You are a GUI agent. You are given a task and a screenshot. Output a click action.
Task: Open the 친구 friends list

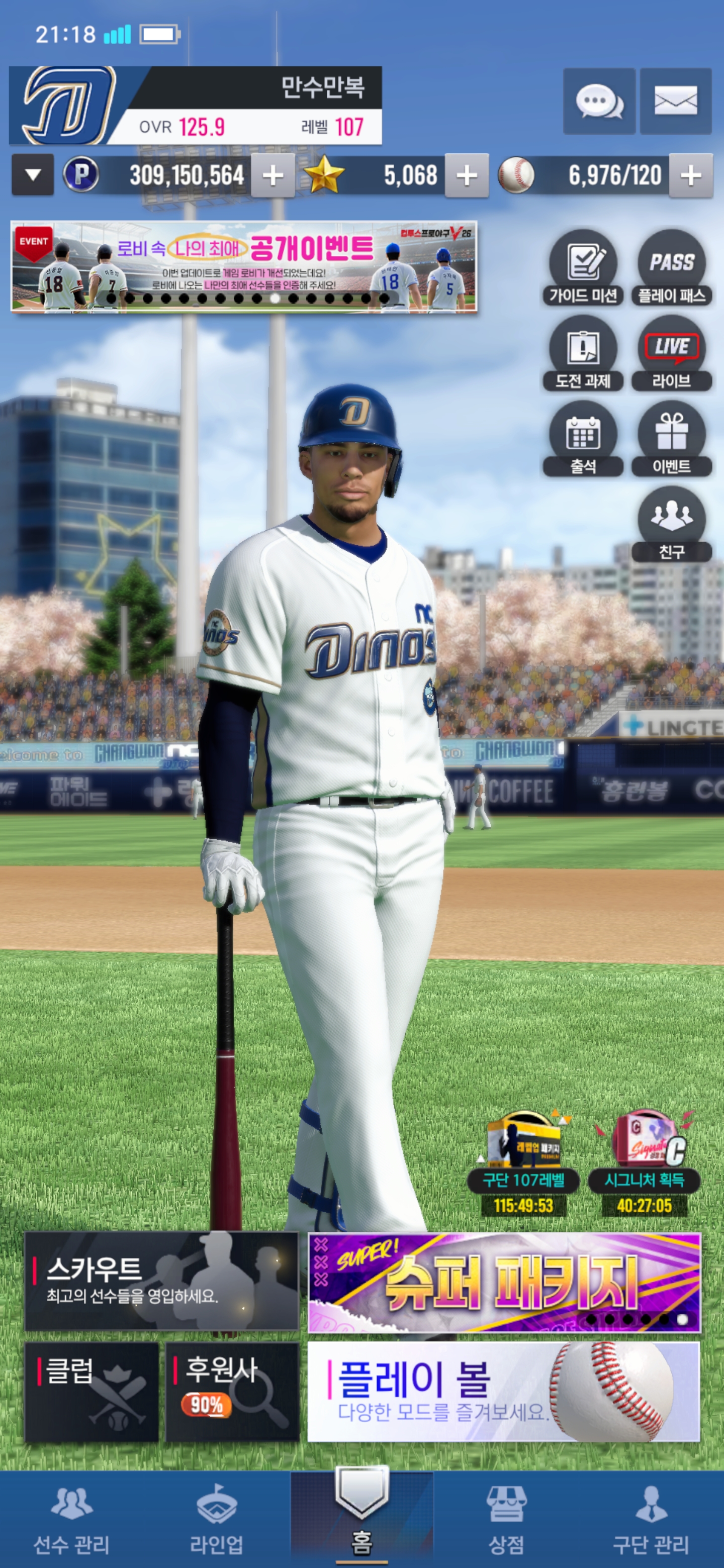click(672, 524)
